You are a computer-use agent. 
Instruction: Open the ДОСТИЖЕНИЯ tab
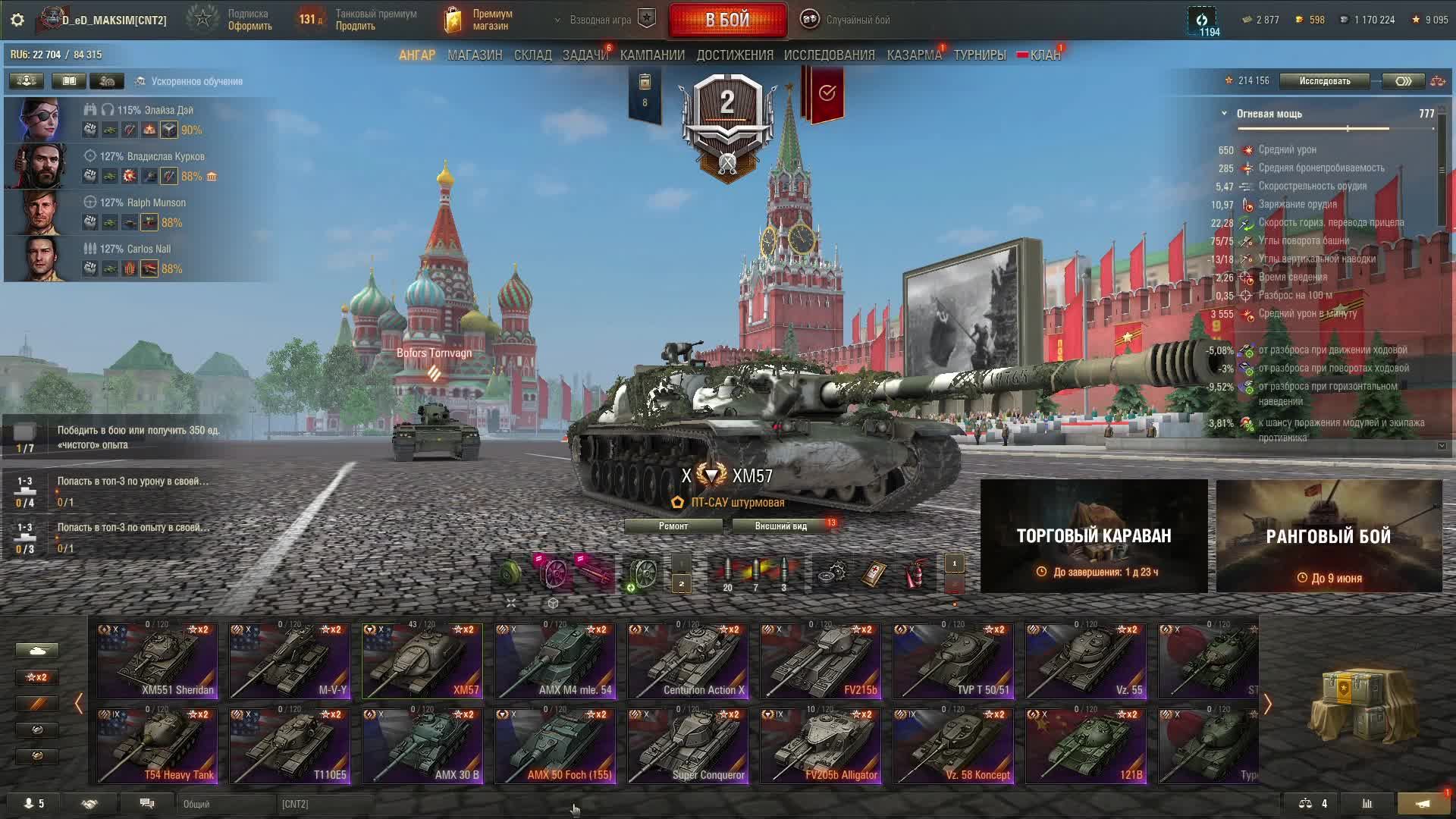pyautogui.click(x=735, y=55)
